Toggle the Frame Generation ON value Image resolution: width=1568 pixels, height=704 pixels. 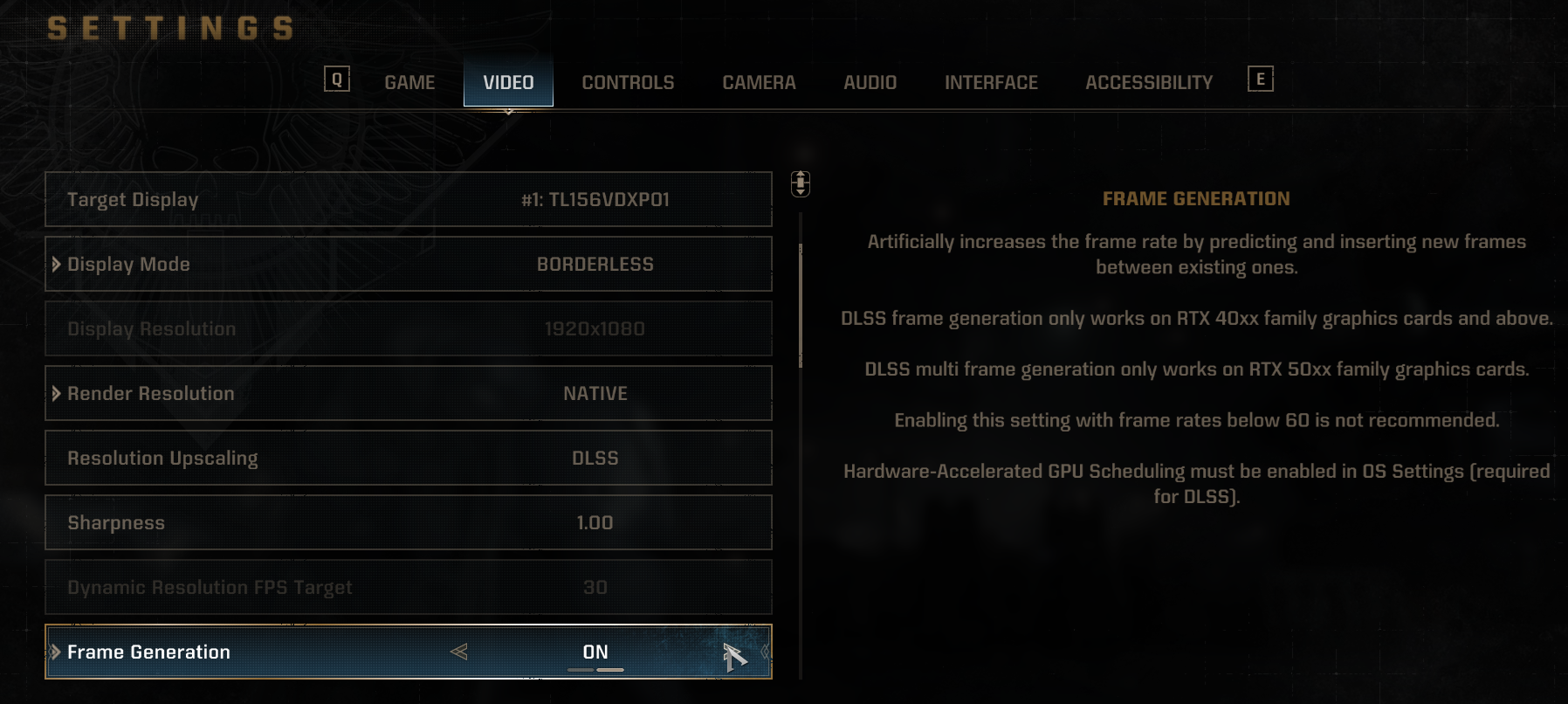point(595,652)
